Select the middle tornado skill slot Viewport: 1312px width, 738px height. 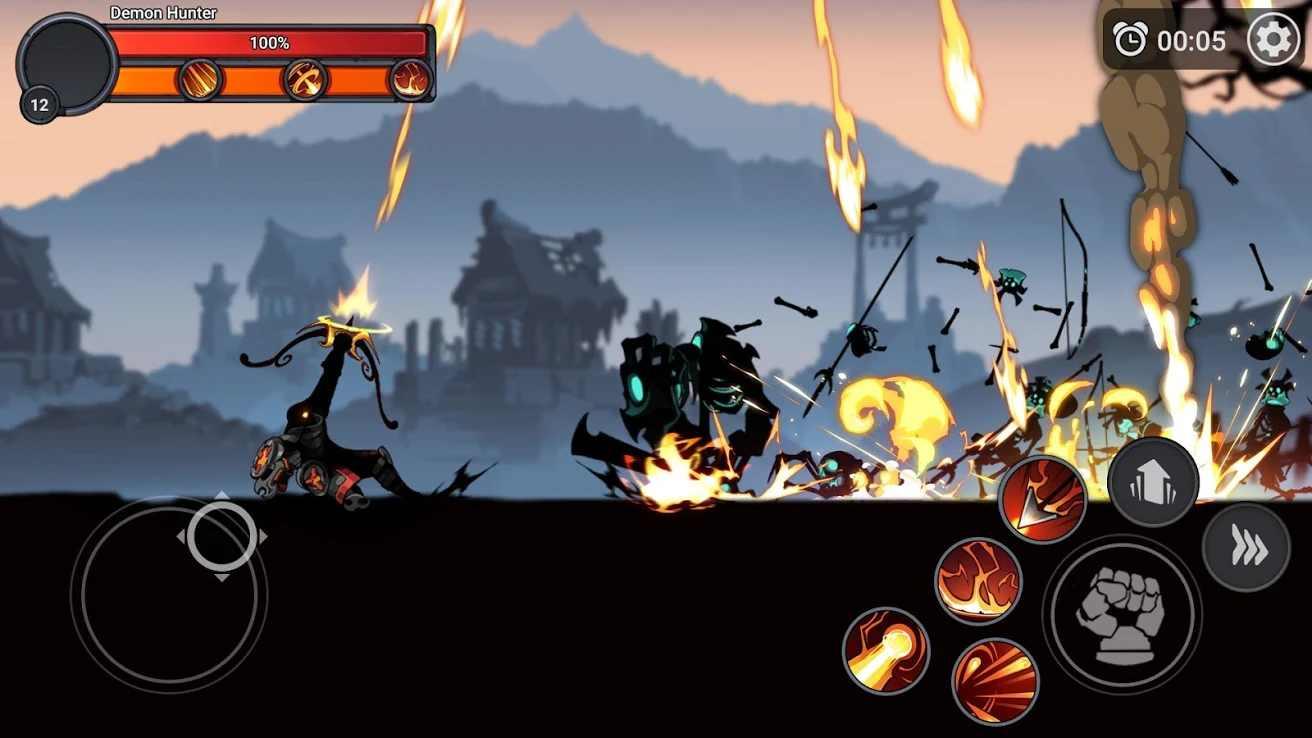pos(305,78)
